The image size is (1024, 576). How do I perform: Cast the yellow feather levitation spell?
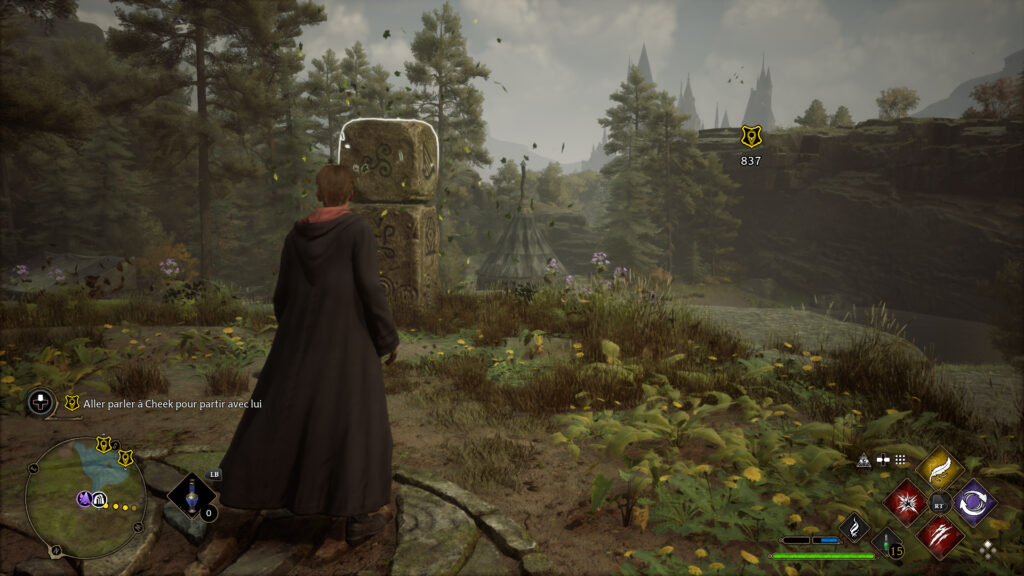939,468
